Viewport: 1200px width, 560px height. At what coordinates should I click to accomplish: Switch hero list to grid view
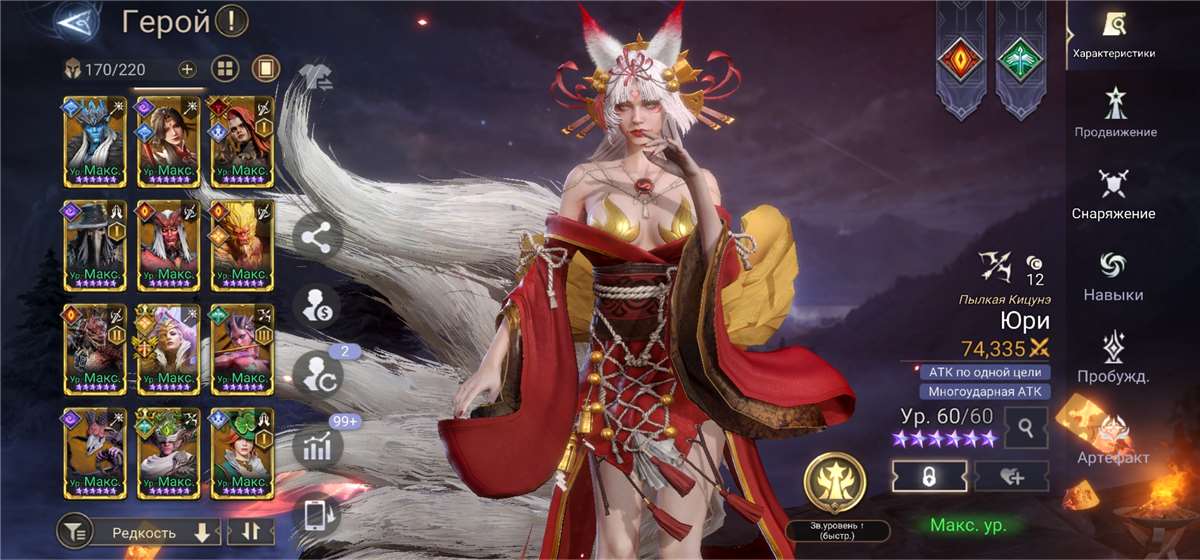[226, 69]
